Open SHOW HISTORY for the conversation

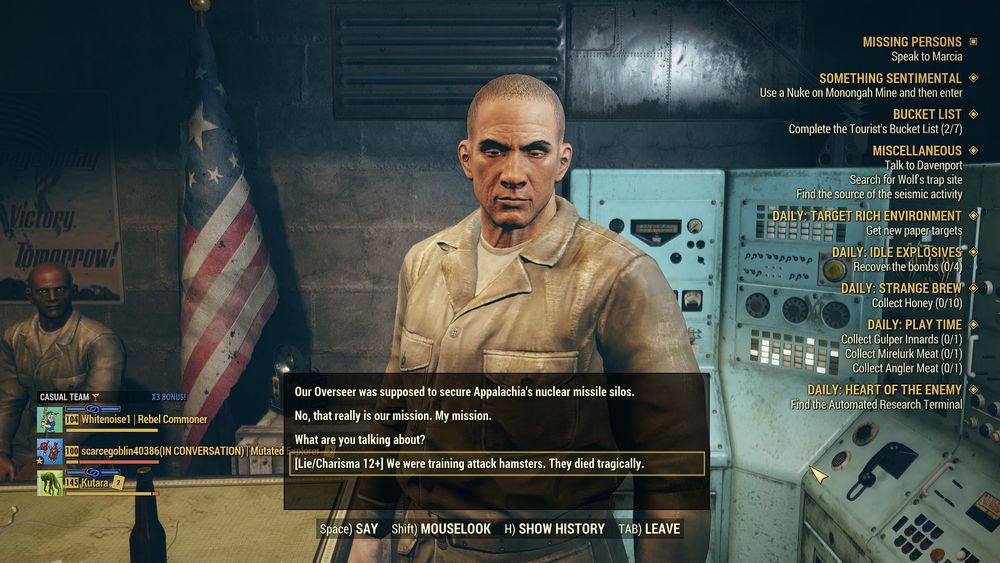(x=554, y=528)
